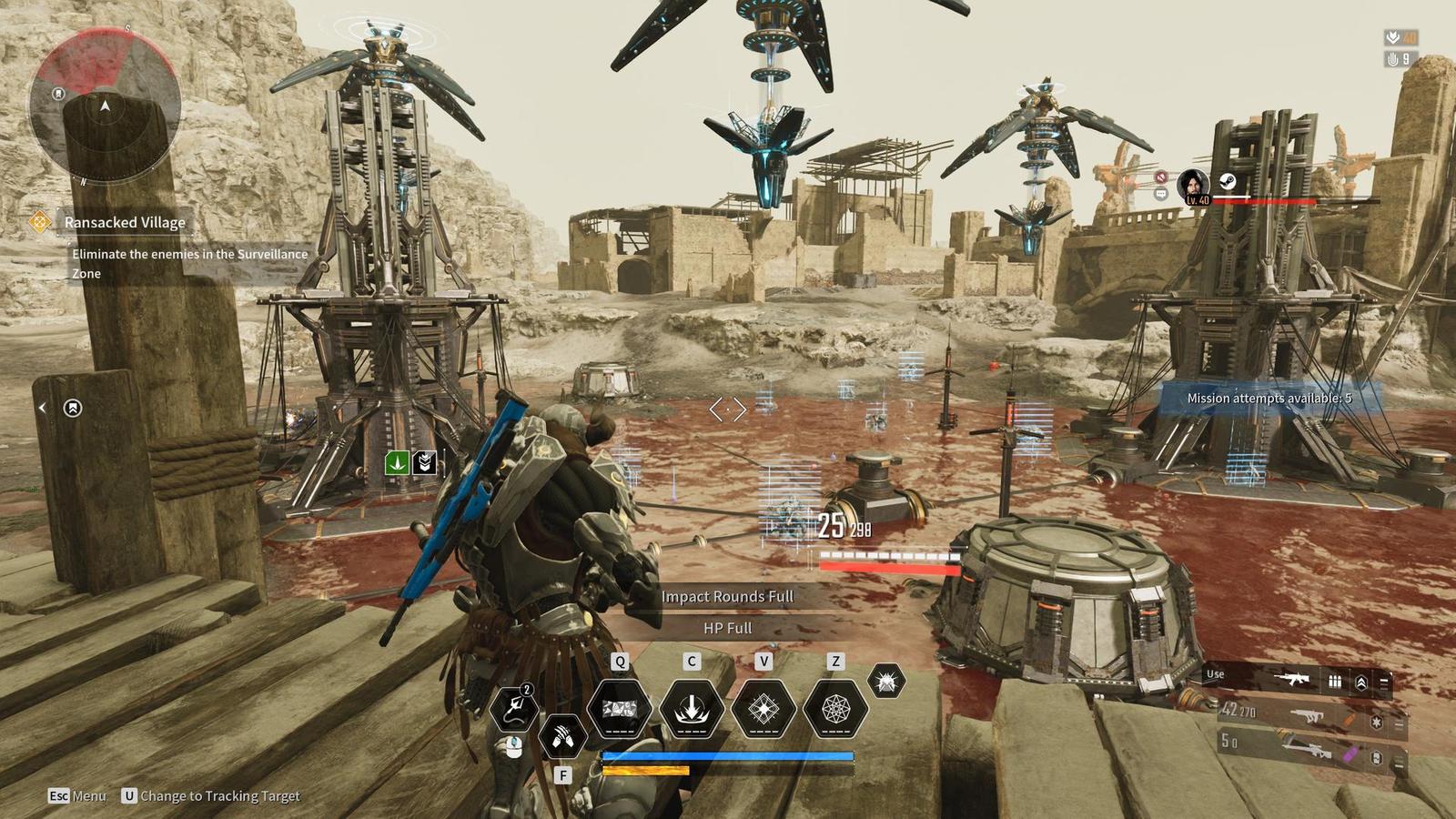Viewport: 1456px width, 819px height.
Task: Open the chat bubble icon
Action: click(x=1160, y=194)
